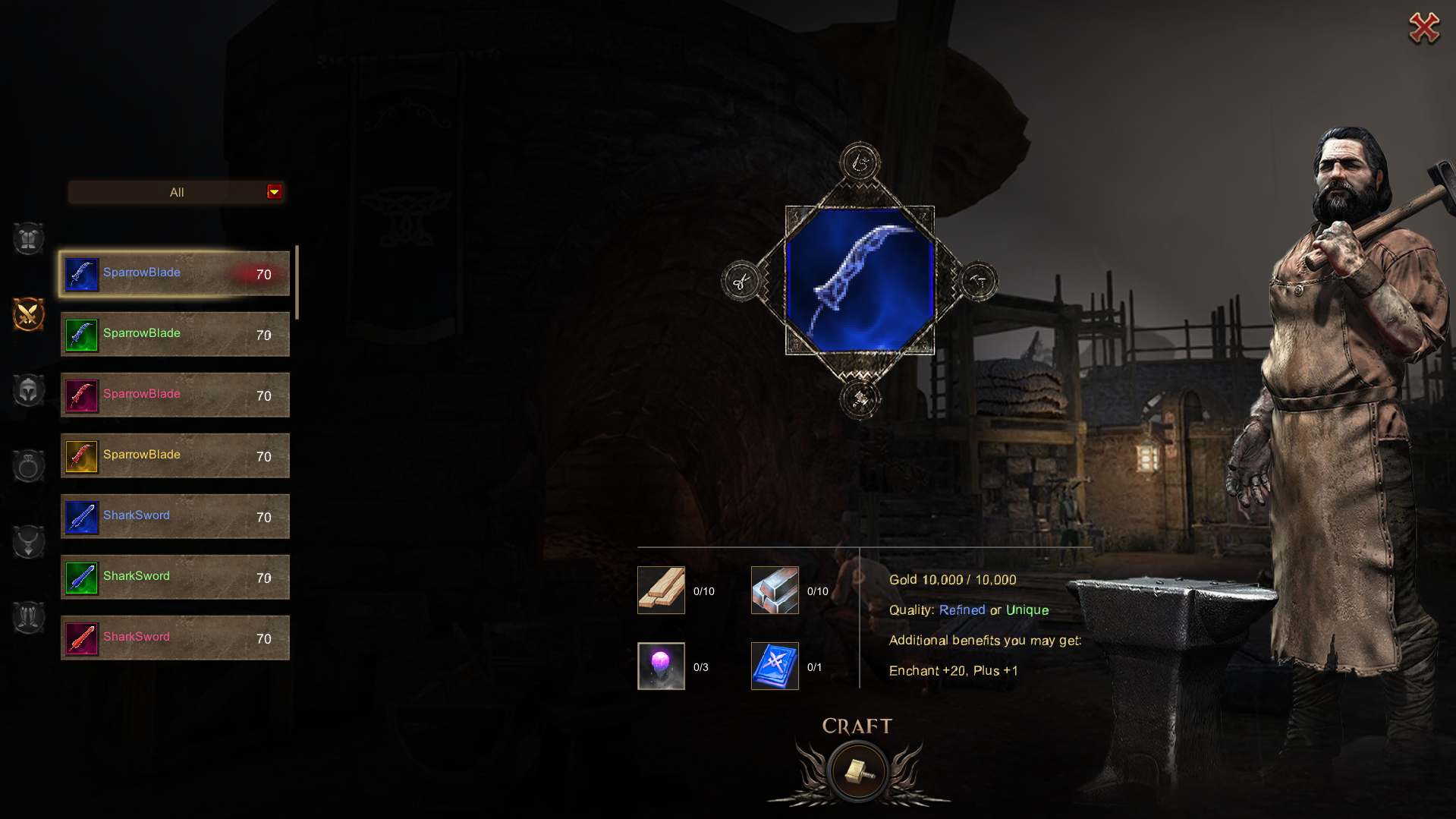Show the ring category
Image resolution: width=1456 pixels, height=819 pixels.
coord(29,466)
